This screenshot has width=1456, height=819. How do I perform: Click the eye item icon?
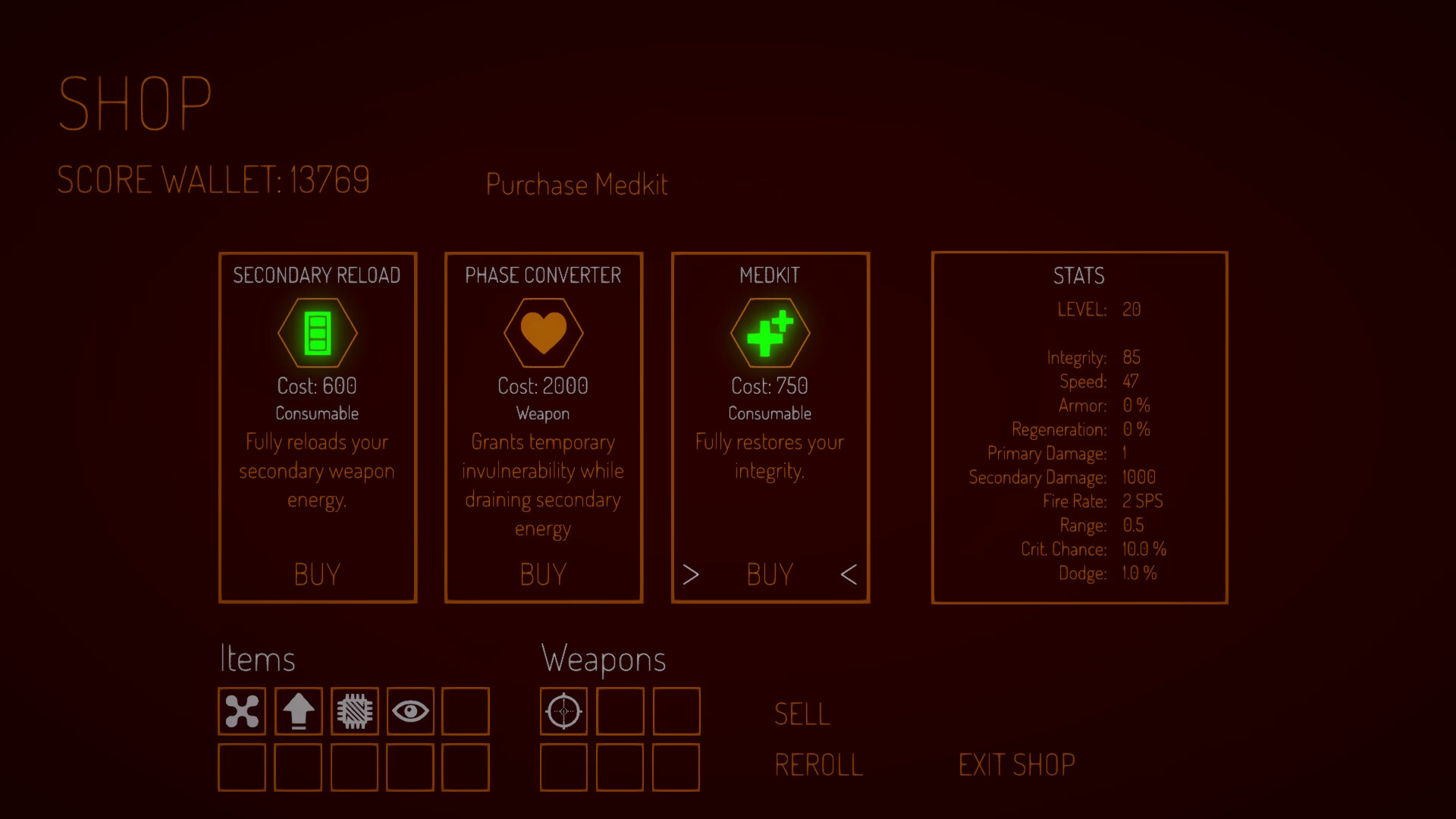tap(409, 711)
